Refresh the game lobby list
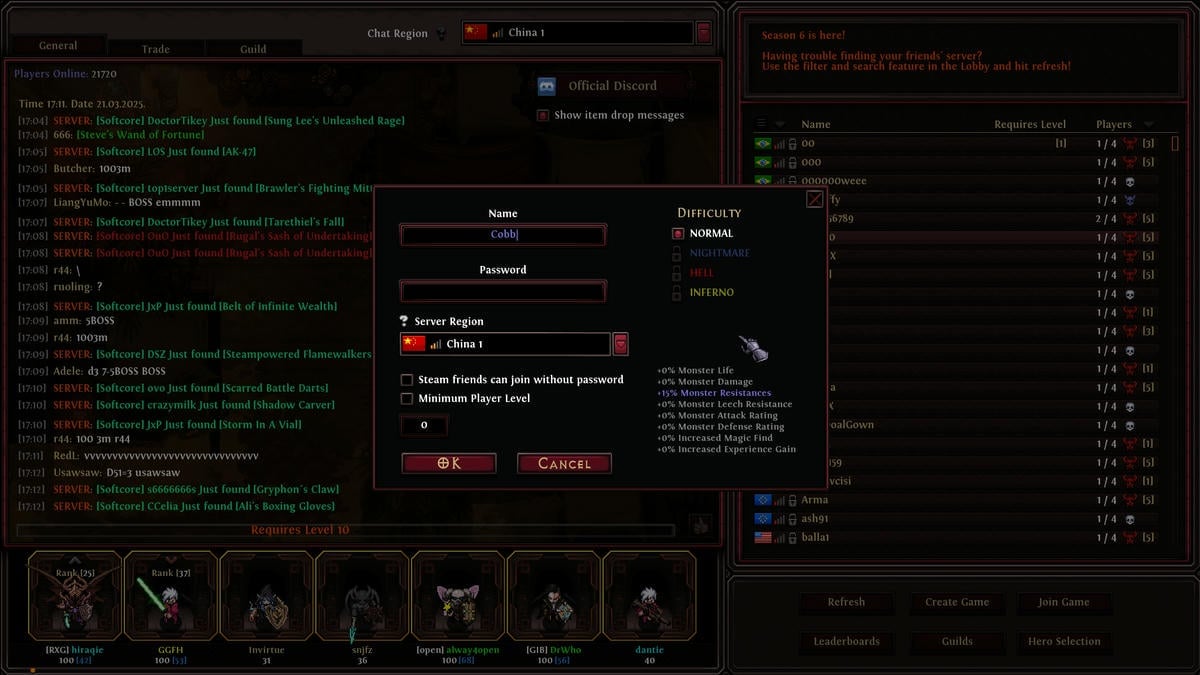Screen dimensions: 1200x675 point(846,602)
